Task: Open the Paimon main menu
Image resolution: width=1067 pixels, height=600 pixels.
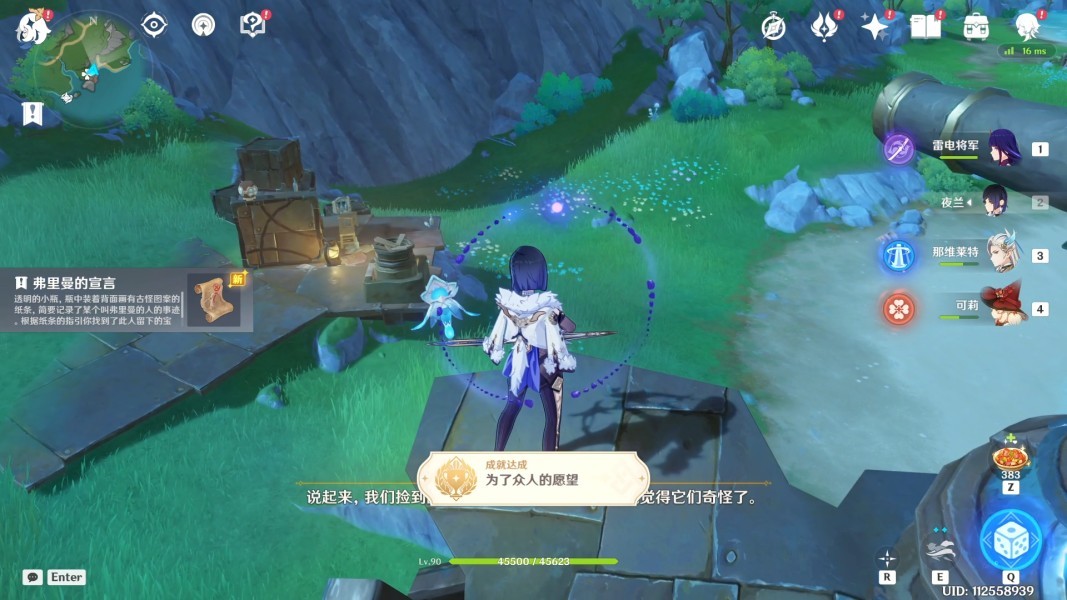Action: click(x=32, y=27)
